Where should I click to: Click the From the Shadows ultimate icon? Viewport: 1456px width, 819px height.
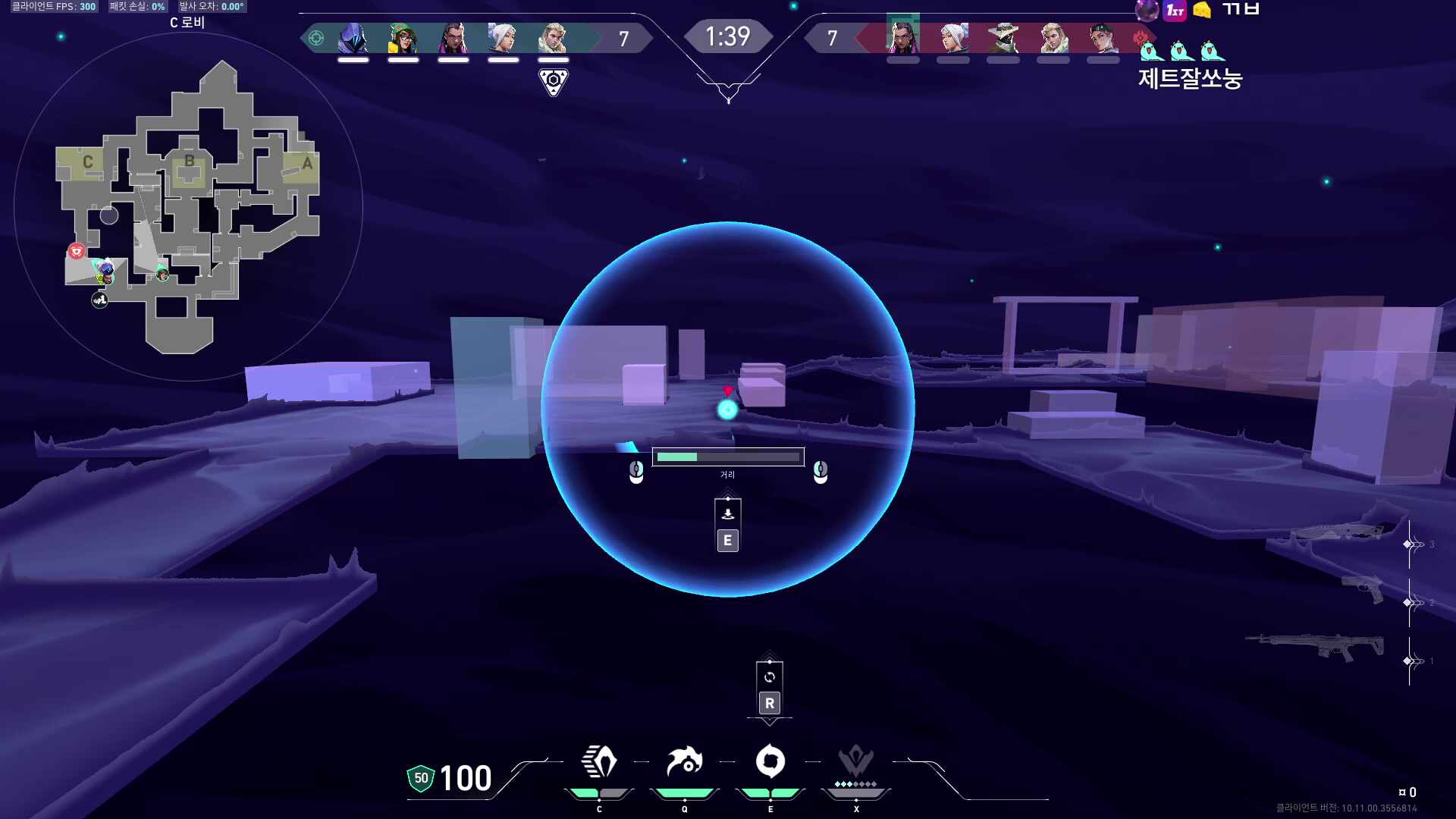point(856,761)
